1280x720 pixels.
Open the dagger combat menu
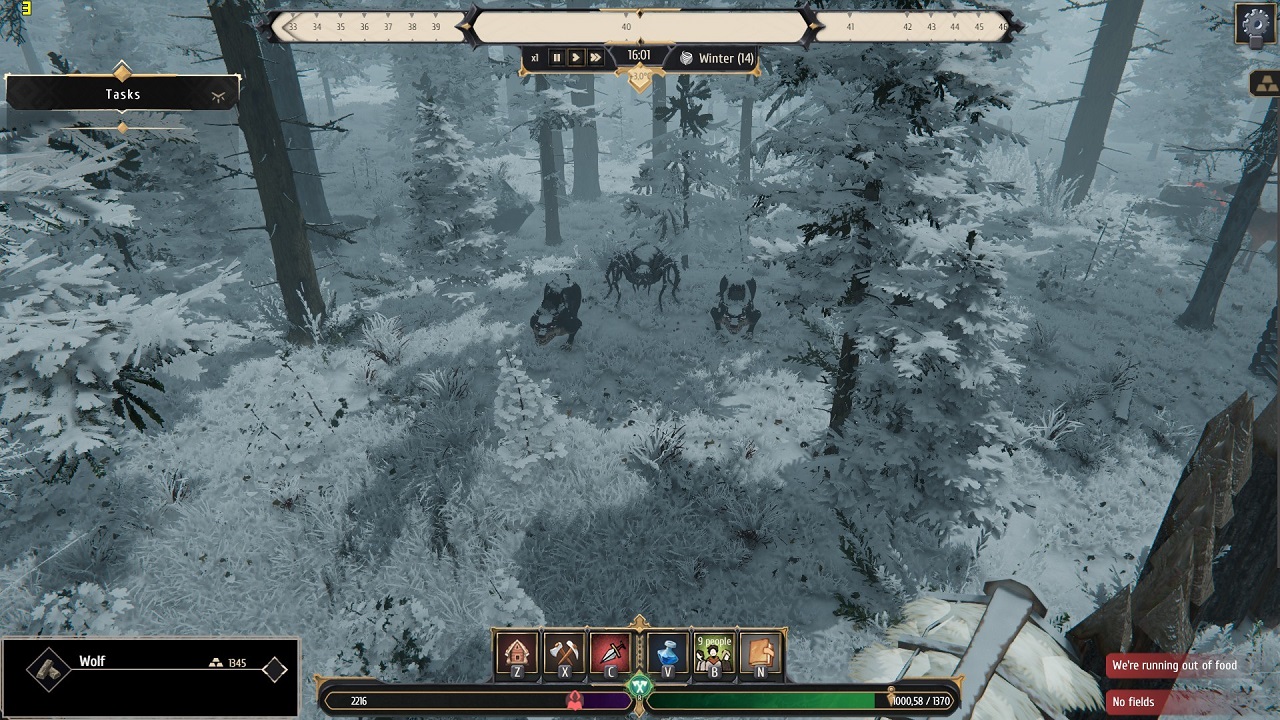tap(610, 654)
